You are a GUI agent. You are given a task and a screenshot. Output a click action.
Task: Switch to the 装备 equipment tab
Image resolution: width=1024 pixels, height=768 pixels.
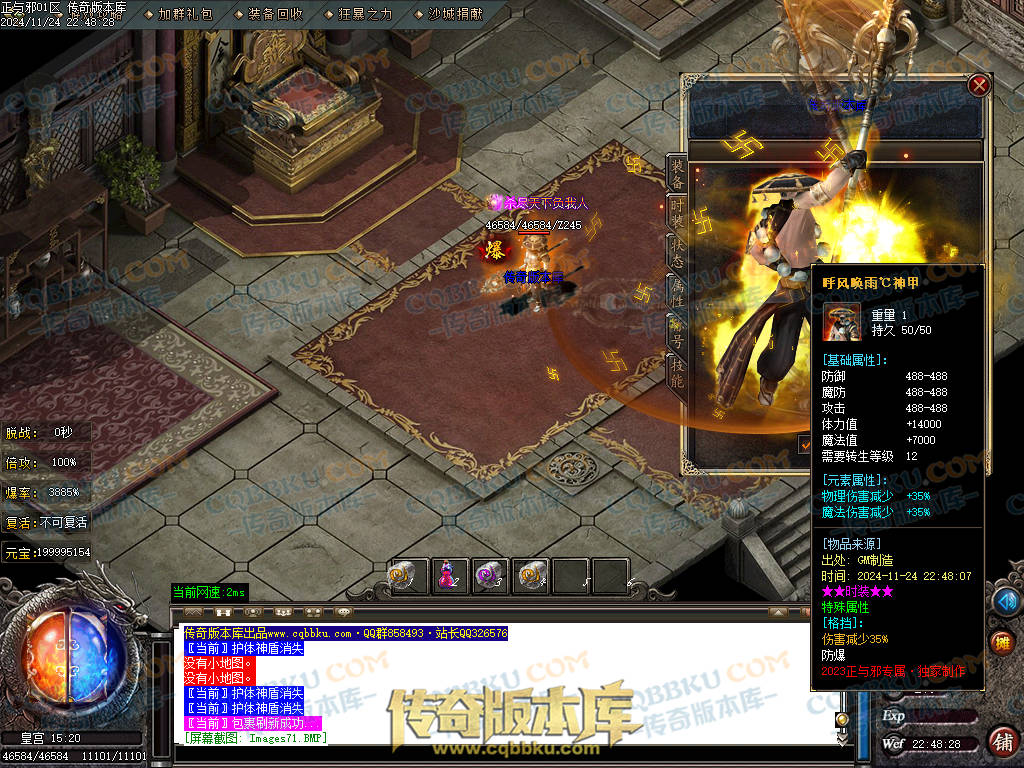(677, 175)
